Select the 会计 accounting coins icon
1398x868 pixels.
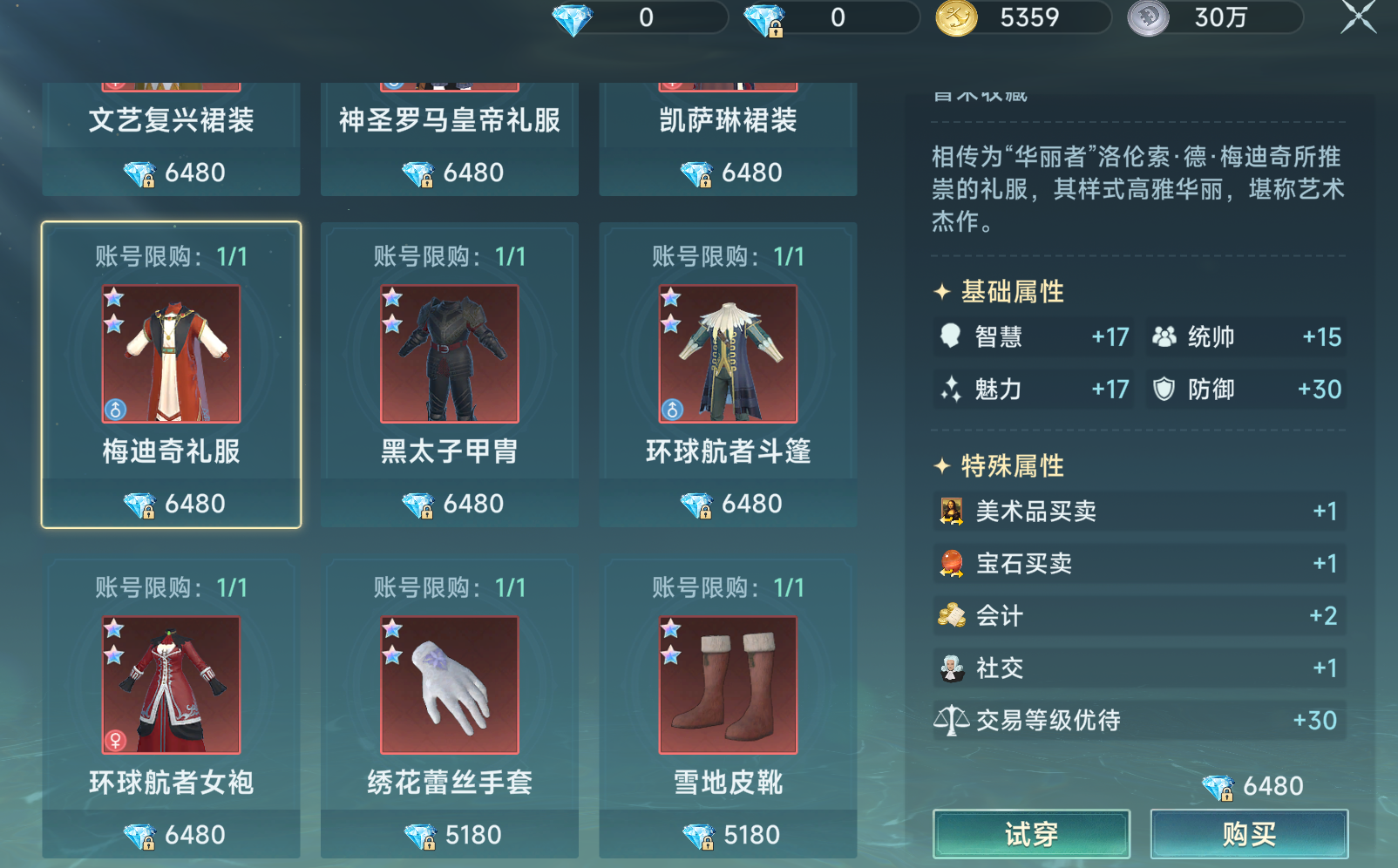tap(951, 616)
